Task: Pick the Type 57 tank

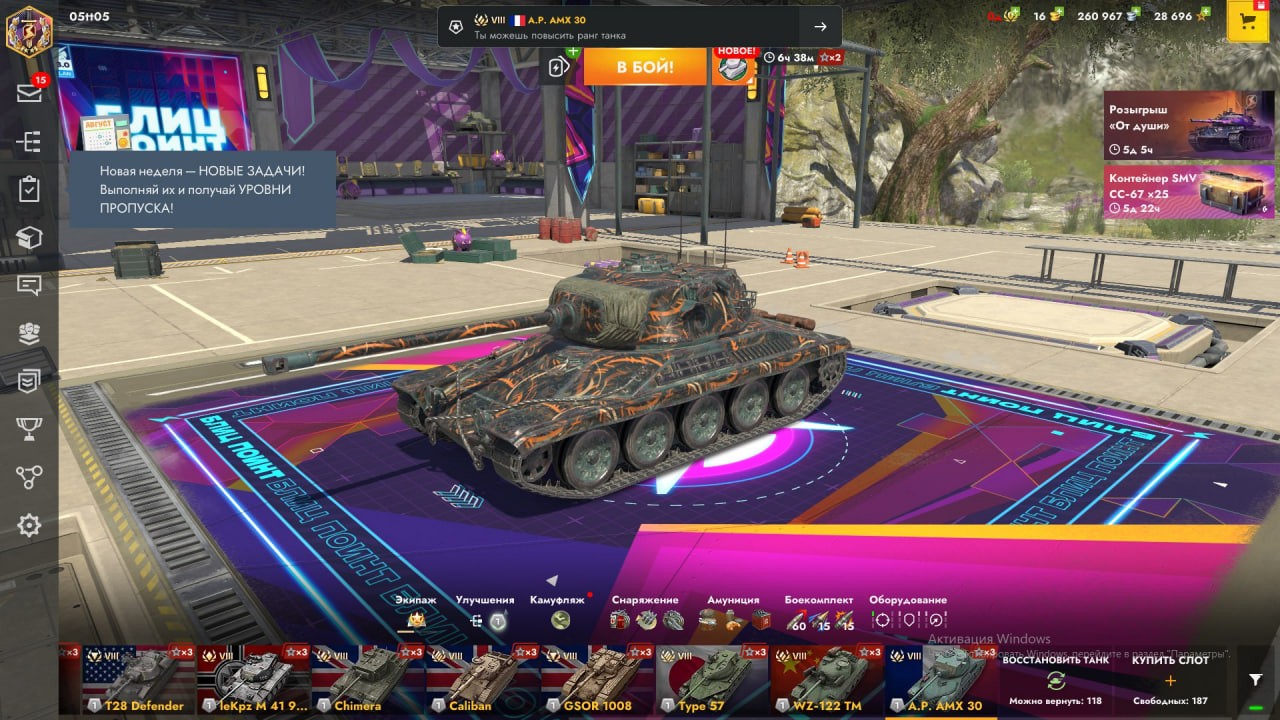Action: point(712,680)
